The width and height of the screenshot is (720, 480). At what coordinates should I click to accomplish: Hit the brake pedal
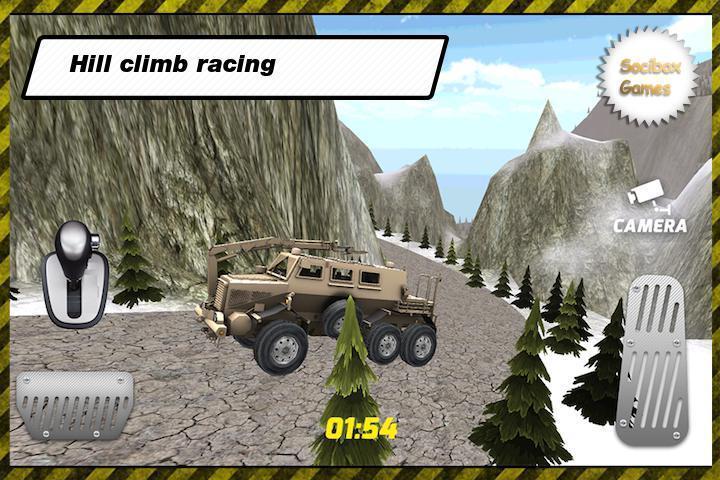[75, 406]
